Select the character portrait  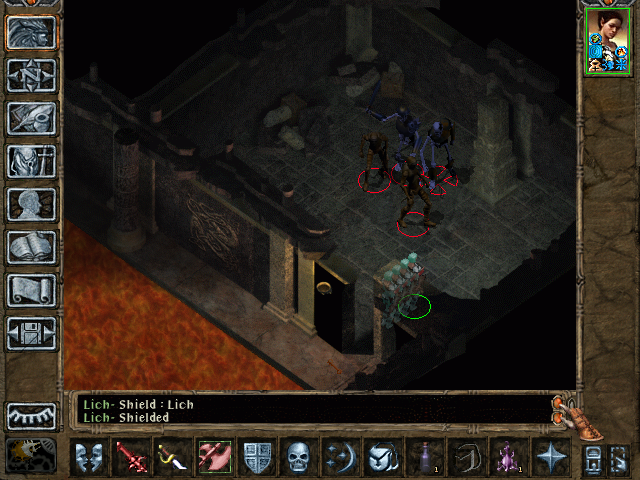click(x=607, y=41)
